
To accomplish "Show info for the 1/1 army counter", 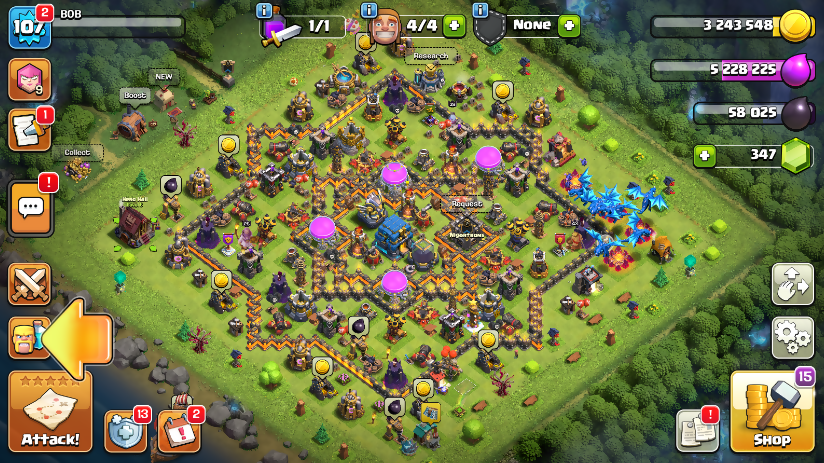I will coord(264,10).
